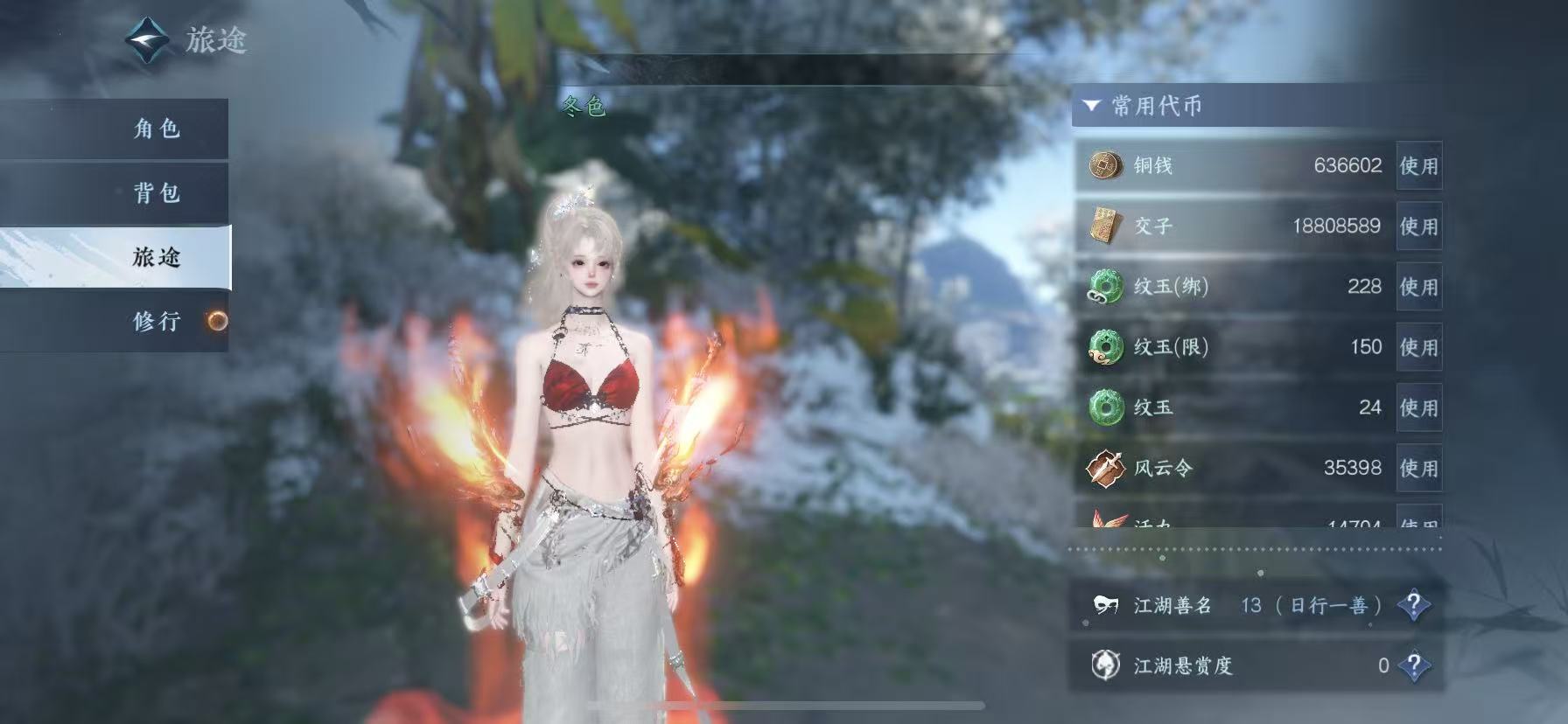Open the 背包 tab
This screenshot has height=724, width=1568.
[157, 193]
